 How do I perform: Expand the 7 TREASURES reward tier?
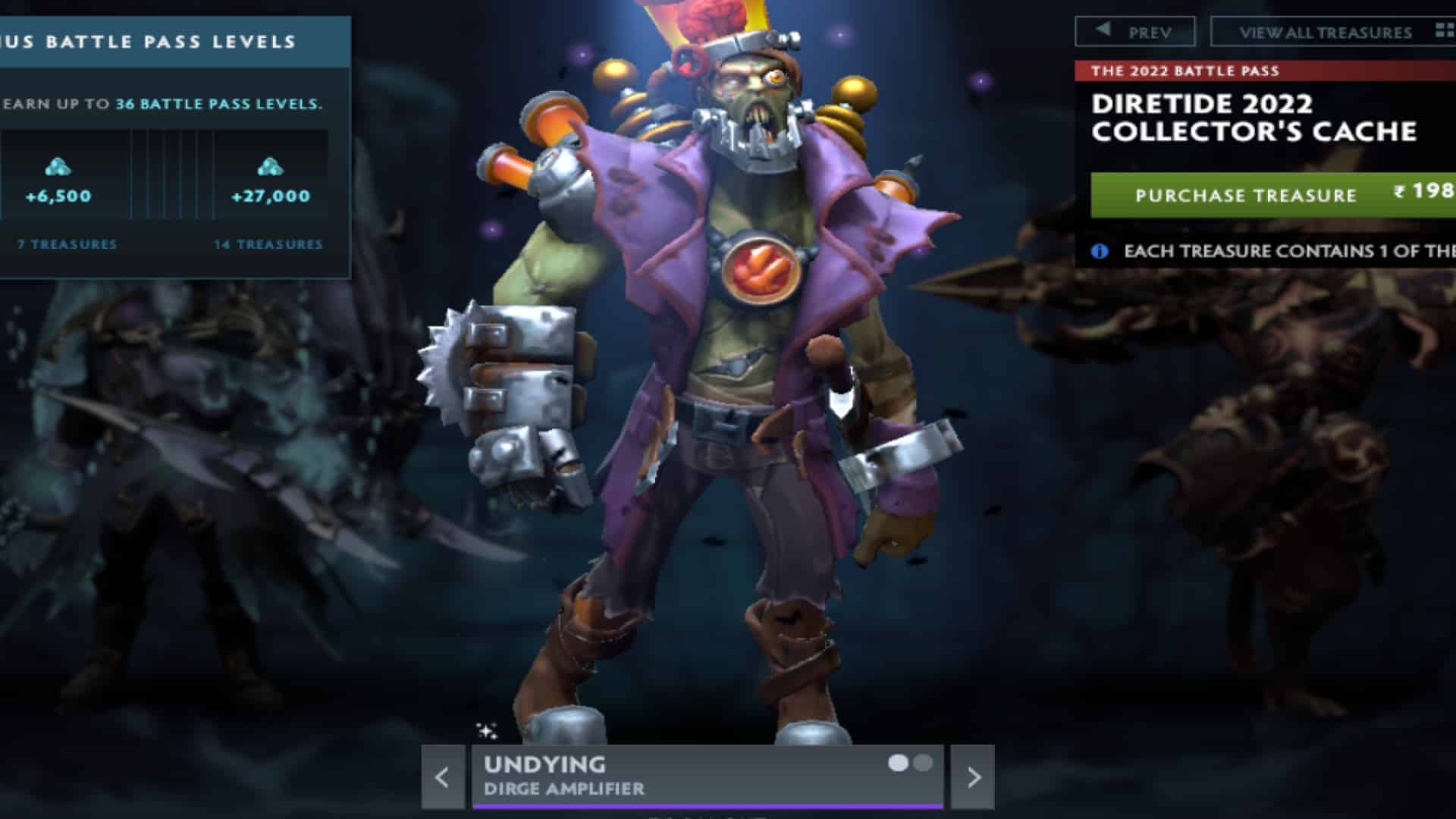pyautogui.click(x=65, y=245)
